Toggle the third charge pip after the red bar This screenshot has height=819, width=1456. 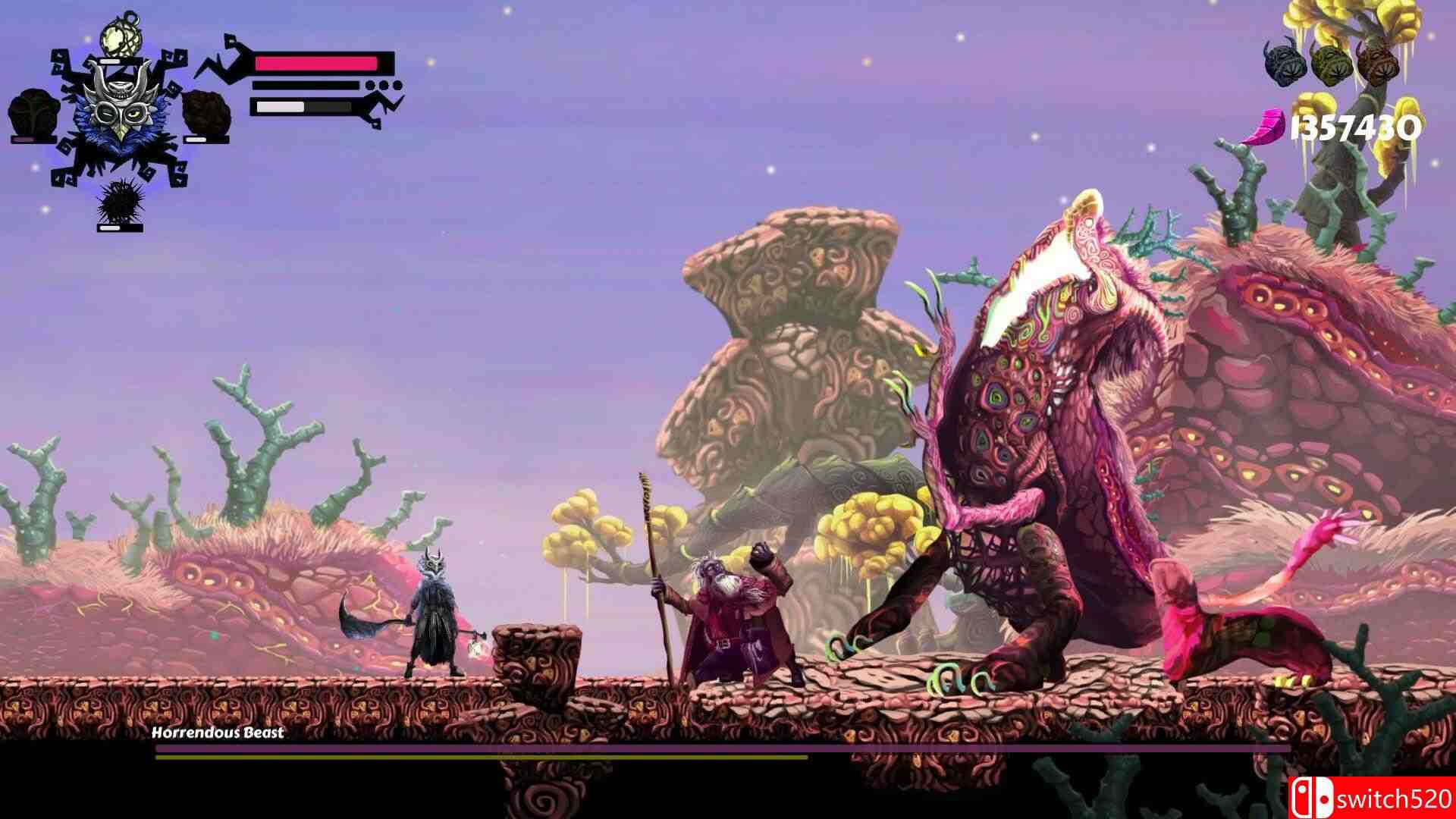(397, 86)
